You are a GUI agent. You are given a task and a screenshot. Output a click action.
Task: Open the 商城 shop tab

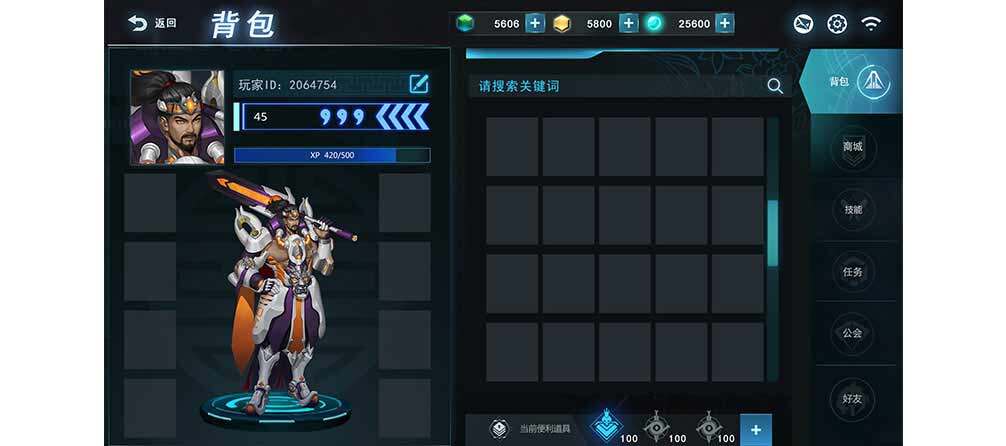[853, 147]
